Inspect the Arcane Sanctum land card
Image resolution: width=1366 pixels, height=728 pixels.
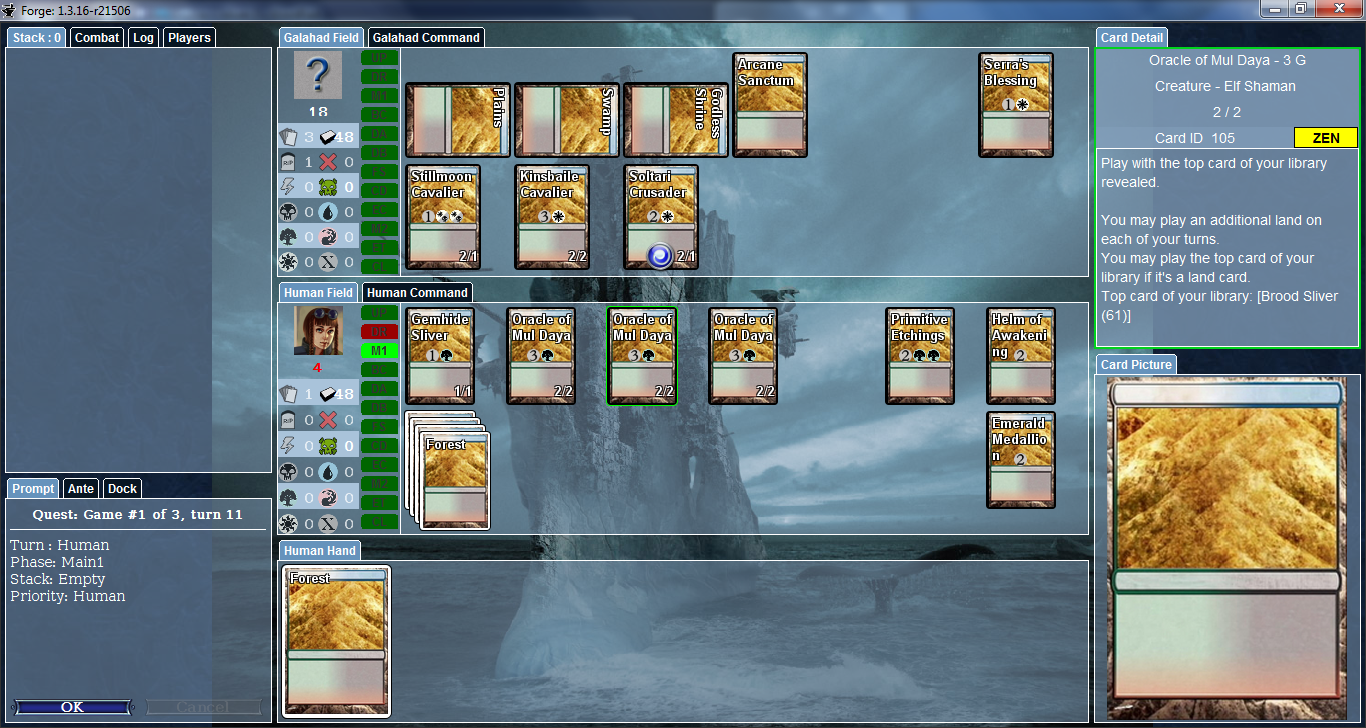click(x=769, y=104)
